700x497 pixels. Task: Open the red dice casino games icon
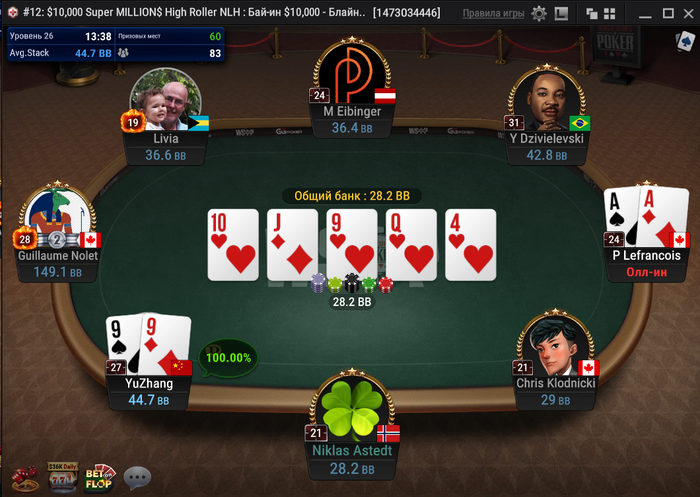click(22, 477)
